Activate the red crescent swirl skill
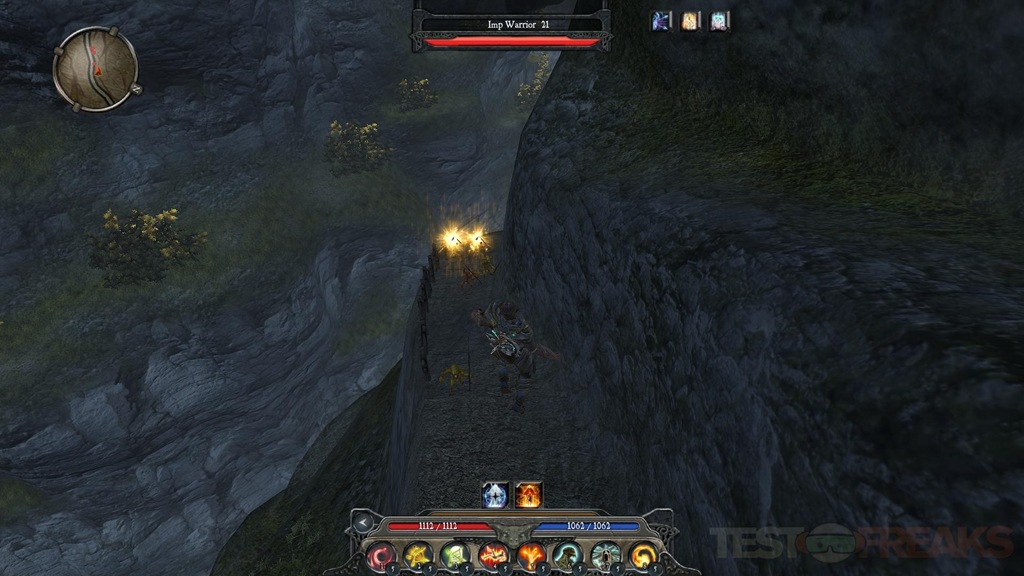Viewport: 1024px width, 576px height. tap(381, 556)
